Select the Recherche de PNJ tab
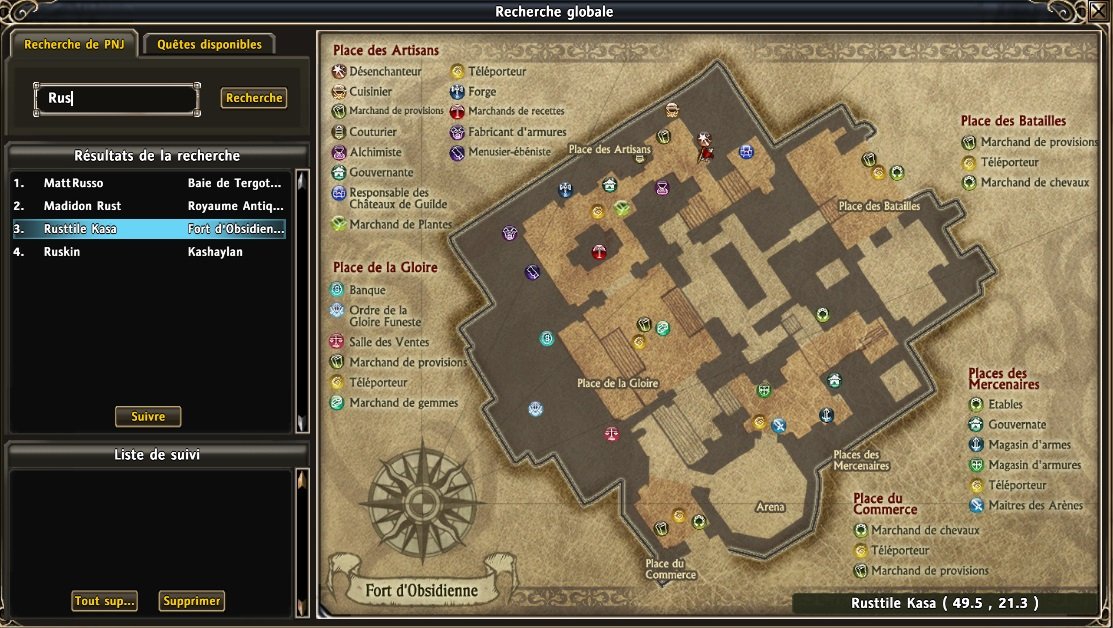The width and height of the screenshot is (1113, 628). pyautogui.click(x=74, y=44)
